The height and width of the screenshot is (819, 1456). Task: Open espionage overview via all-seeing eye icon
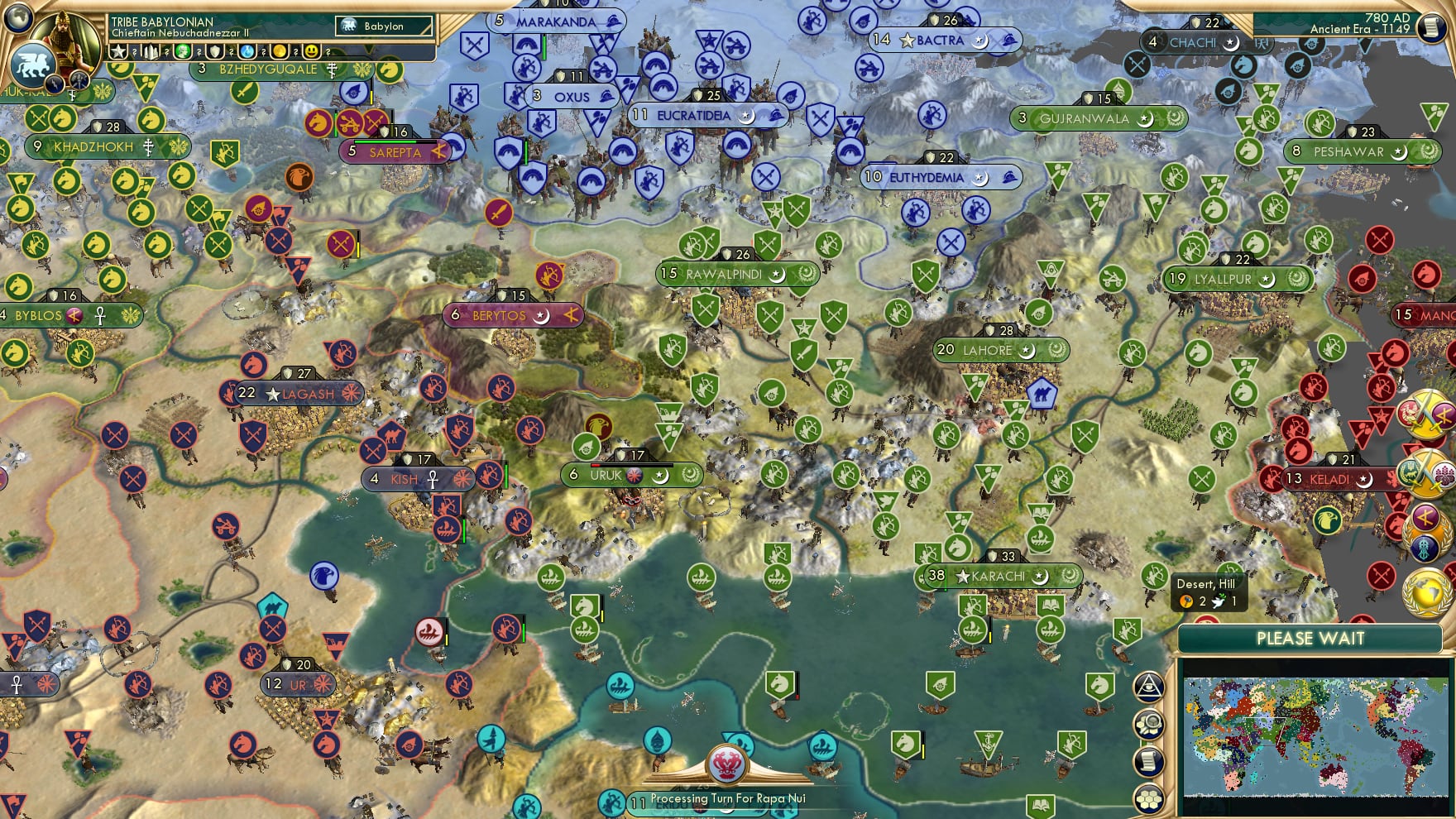[x=1150, y=687]
